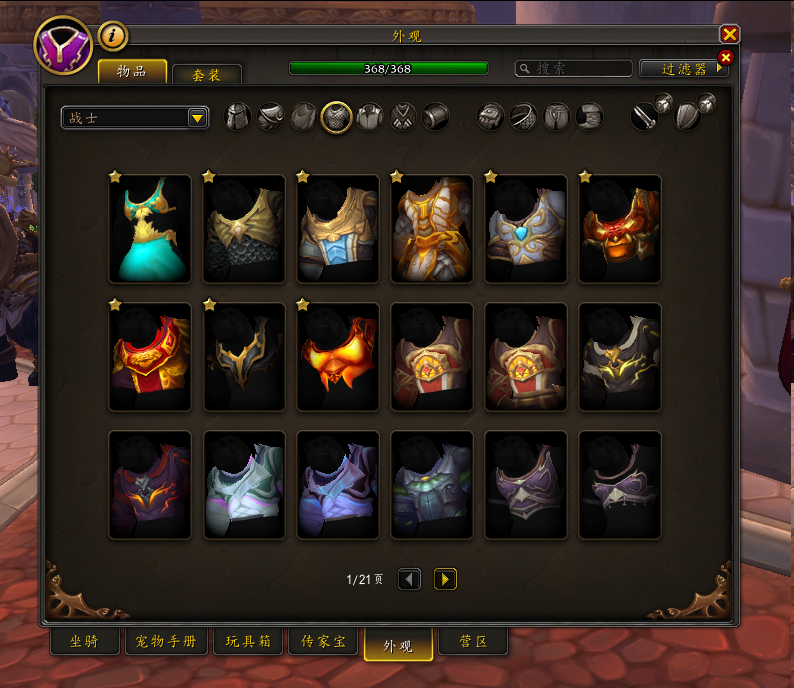Image resolution: width=794 pixels, height=688 pixels.
Task: Select the boots slot icon
Action: 590,117
